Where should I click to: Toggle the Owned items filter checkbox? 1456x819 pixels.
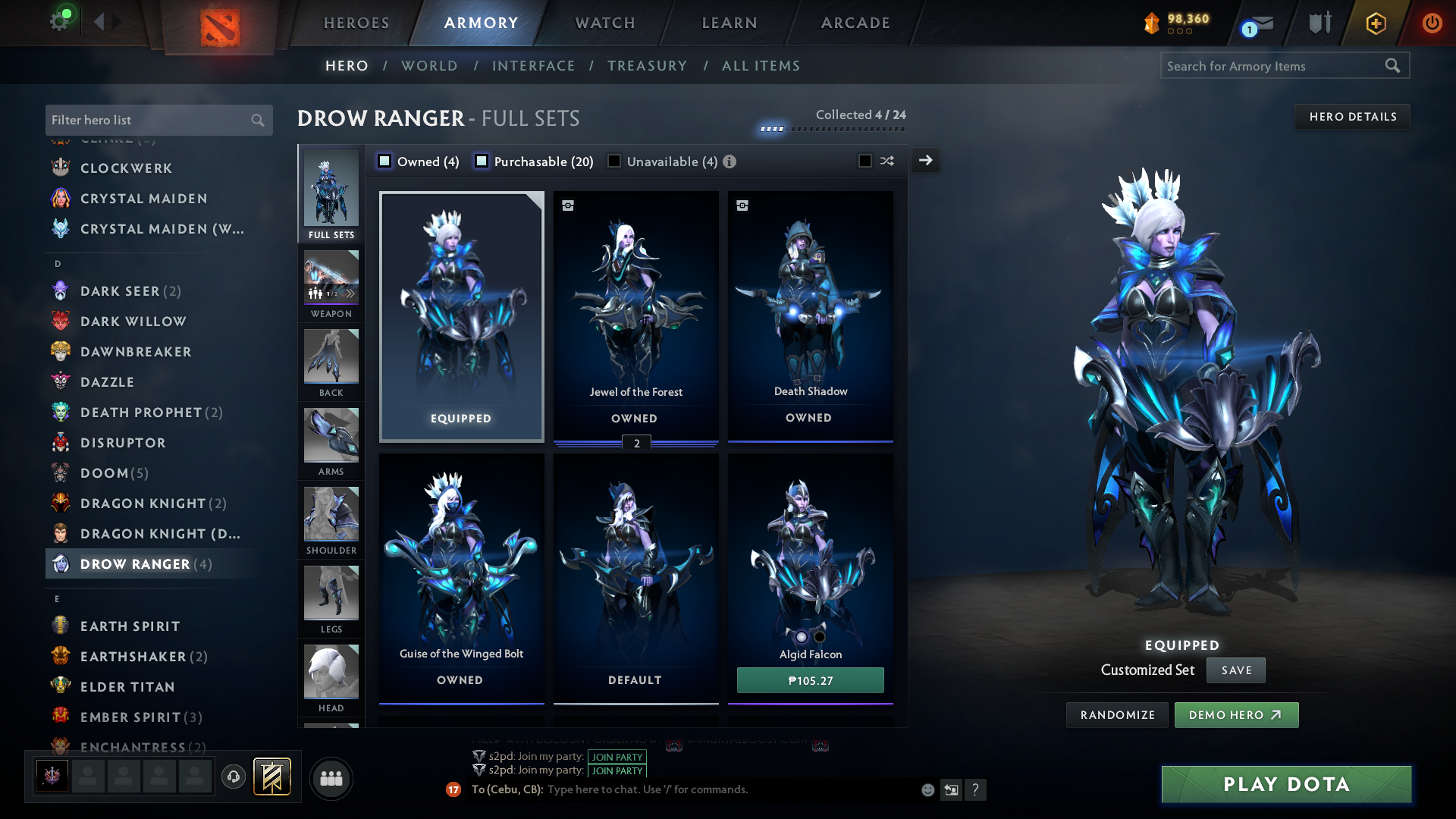384,161
